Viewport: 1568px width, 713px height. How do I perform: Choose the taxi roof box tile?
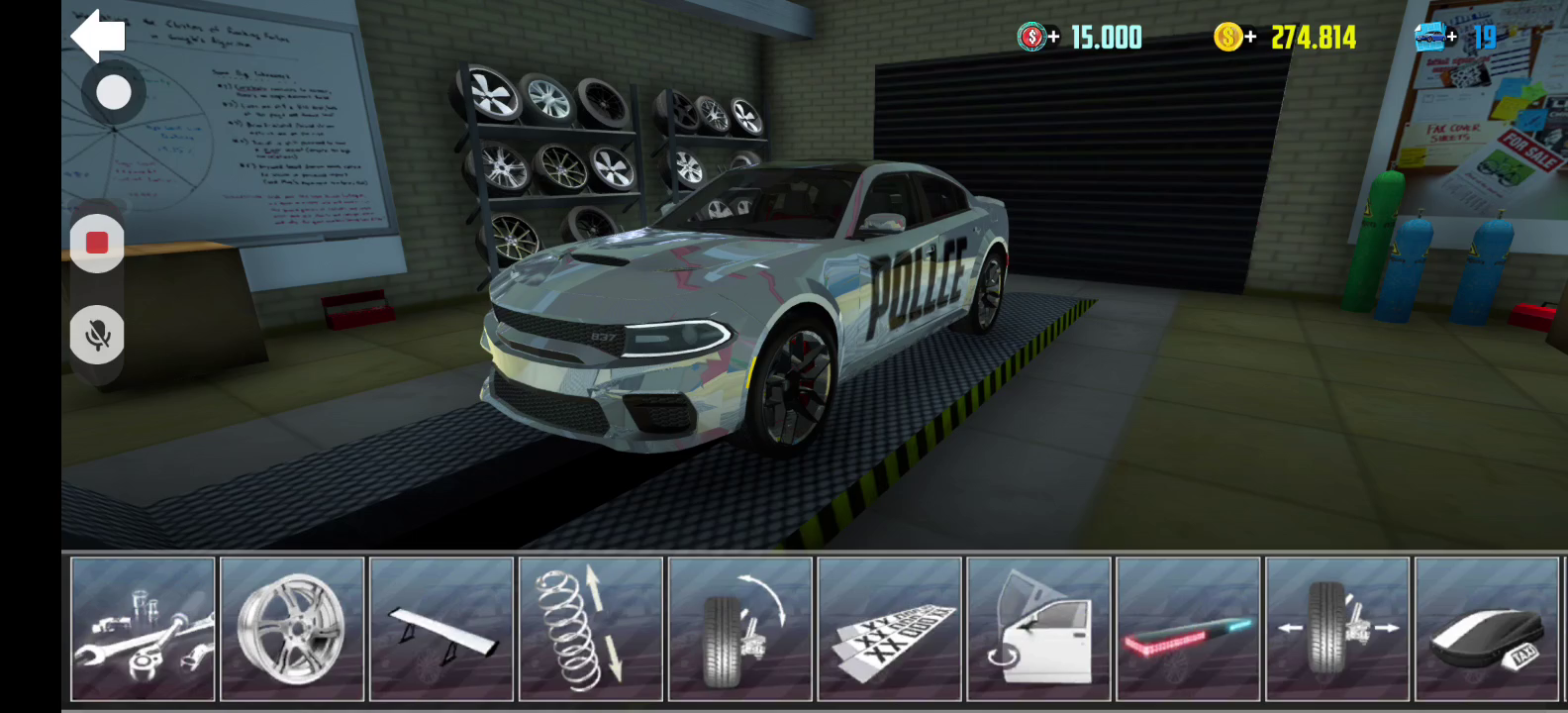point(1487,629)
